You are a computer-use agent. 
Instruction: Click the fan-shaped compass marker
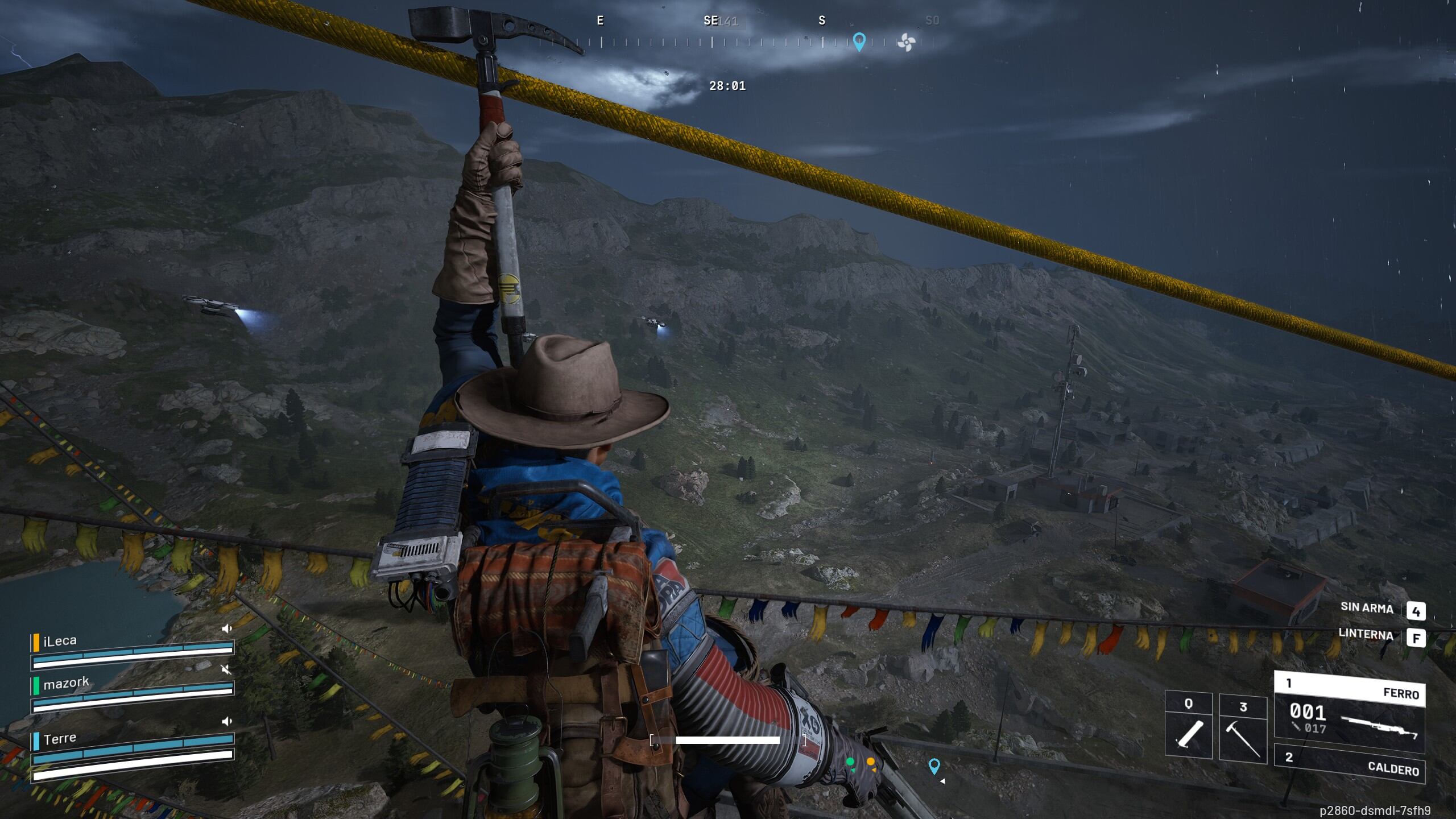[x=906, y=42]
